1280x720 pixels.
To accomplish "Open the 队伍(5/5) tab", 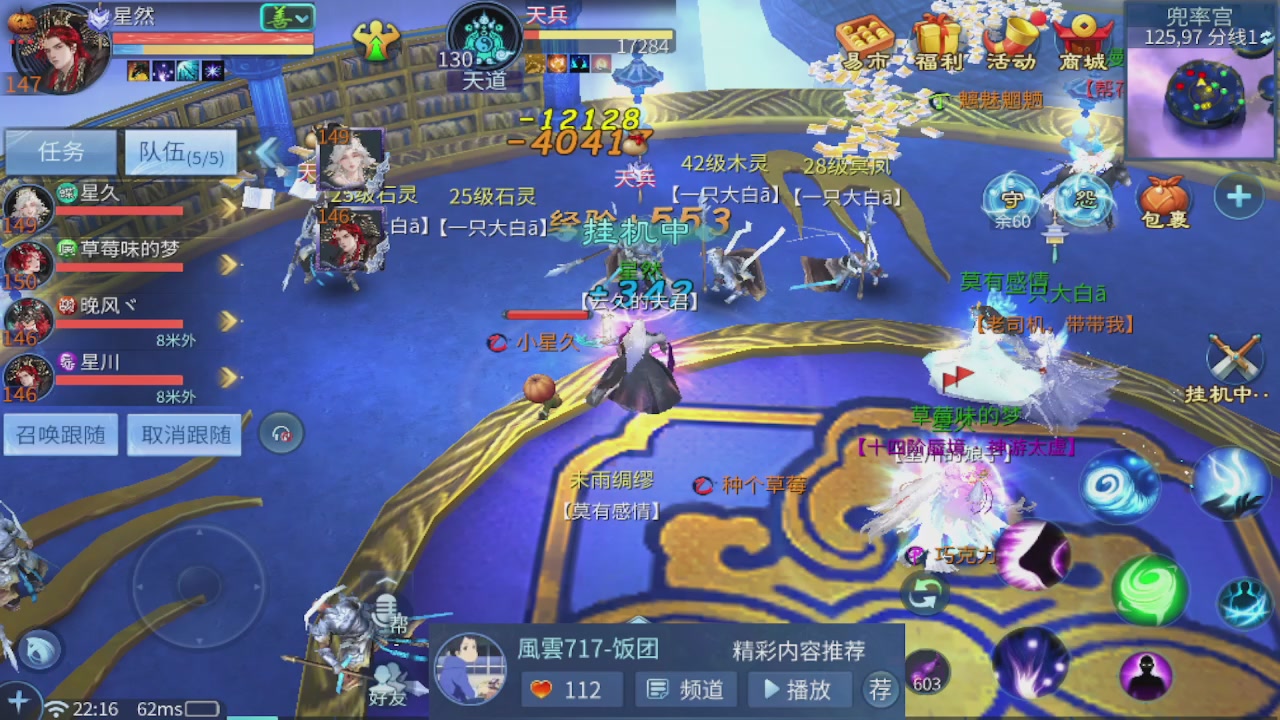I will point(180,151).
